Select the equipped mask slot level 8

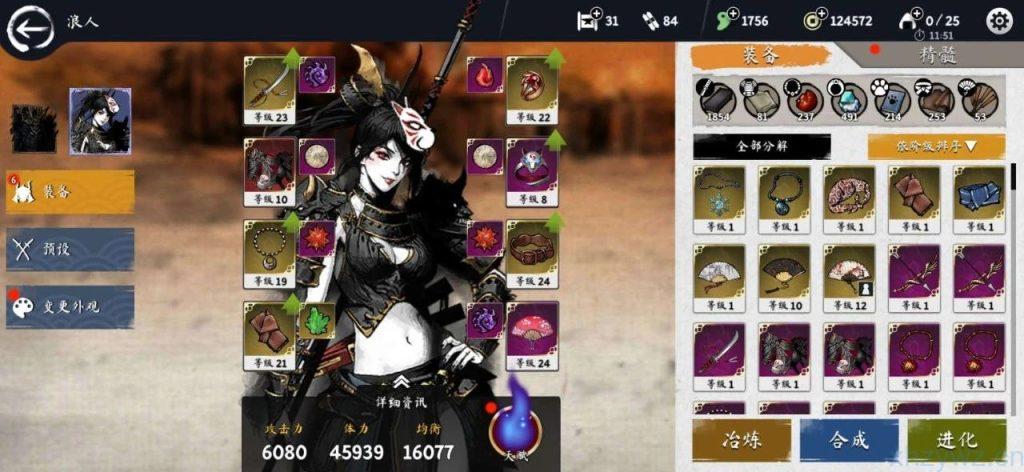point(532,170)
